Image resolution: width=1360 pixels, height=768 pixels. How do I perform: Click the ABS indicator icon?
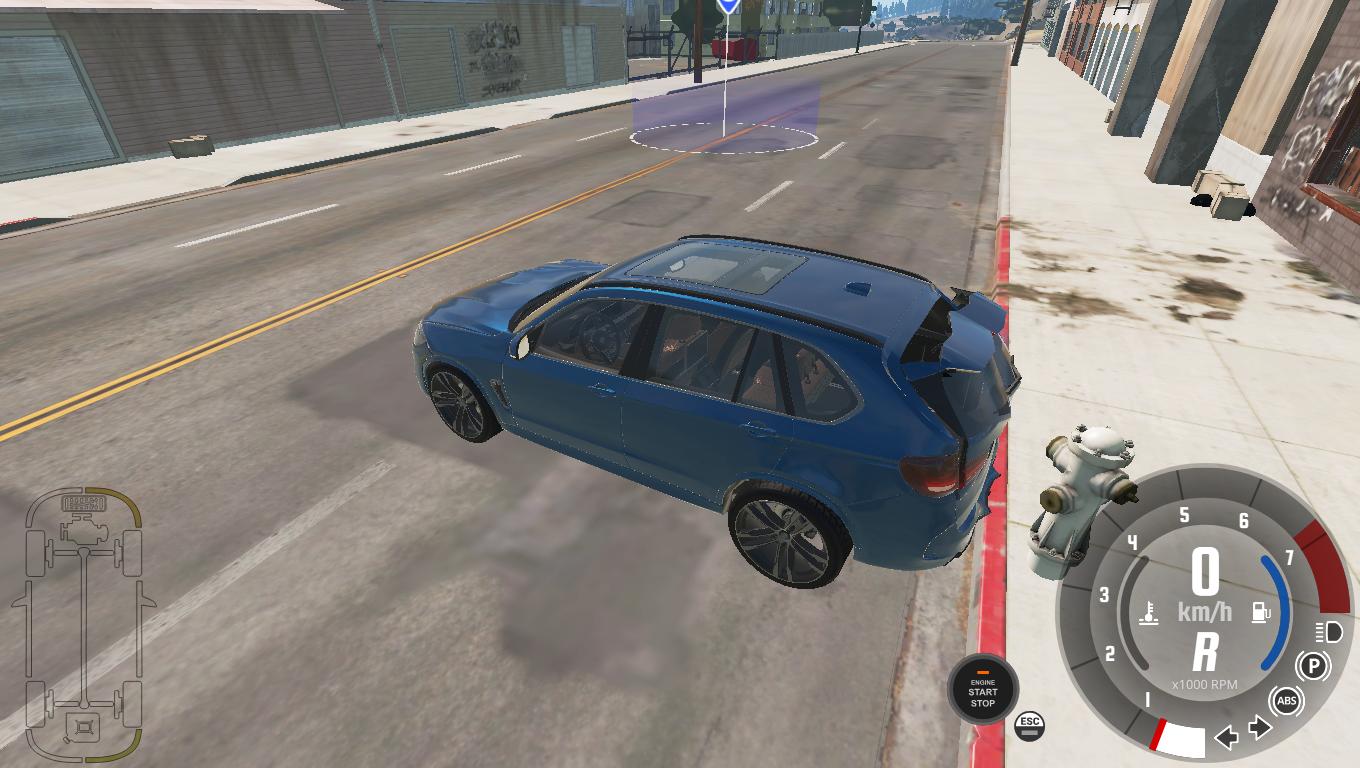click(1287, 700)
